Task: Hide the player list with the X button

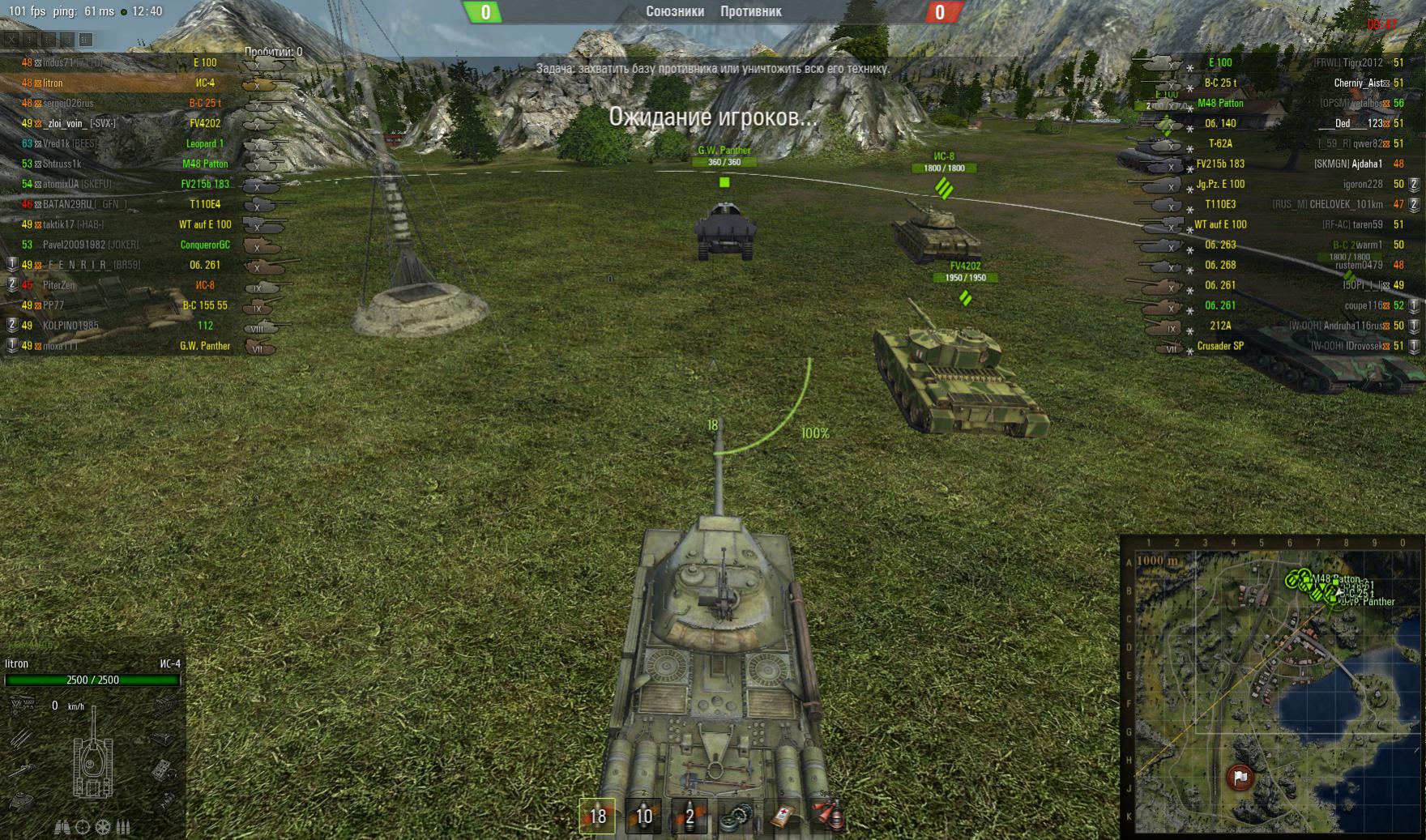Action: 11,39
